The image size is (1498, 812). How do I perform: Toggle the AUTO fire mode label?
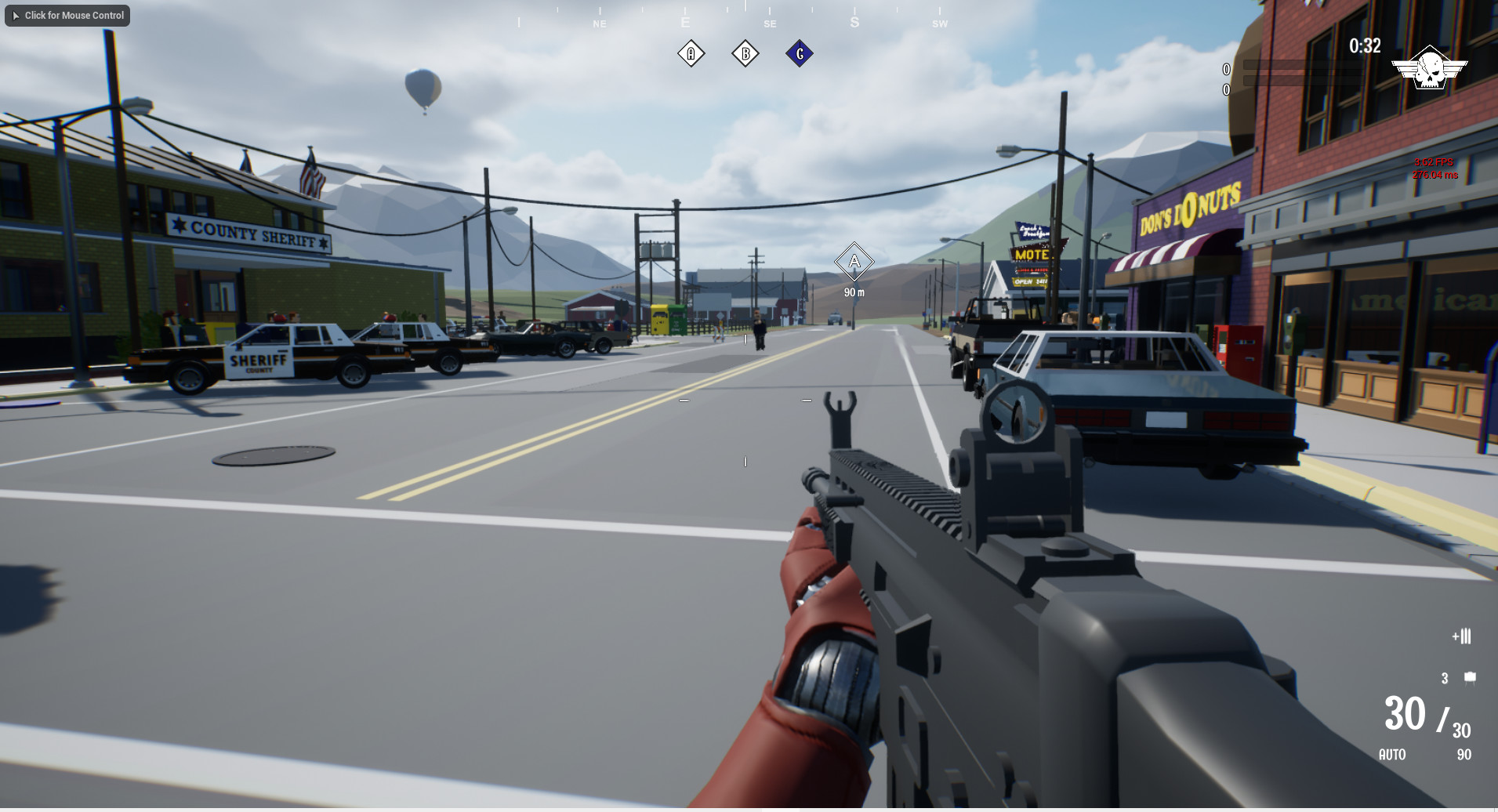tap(1393, 755)
